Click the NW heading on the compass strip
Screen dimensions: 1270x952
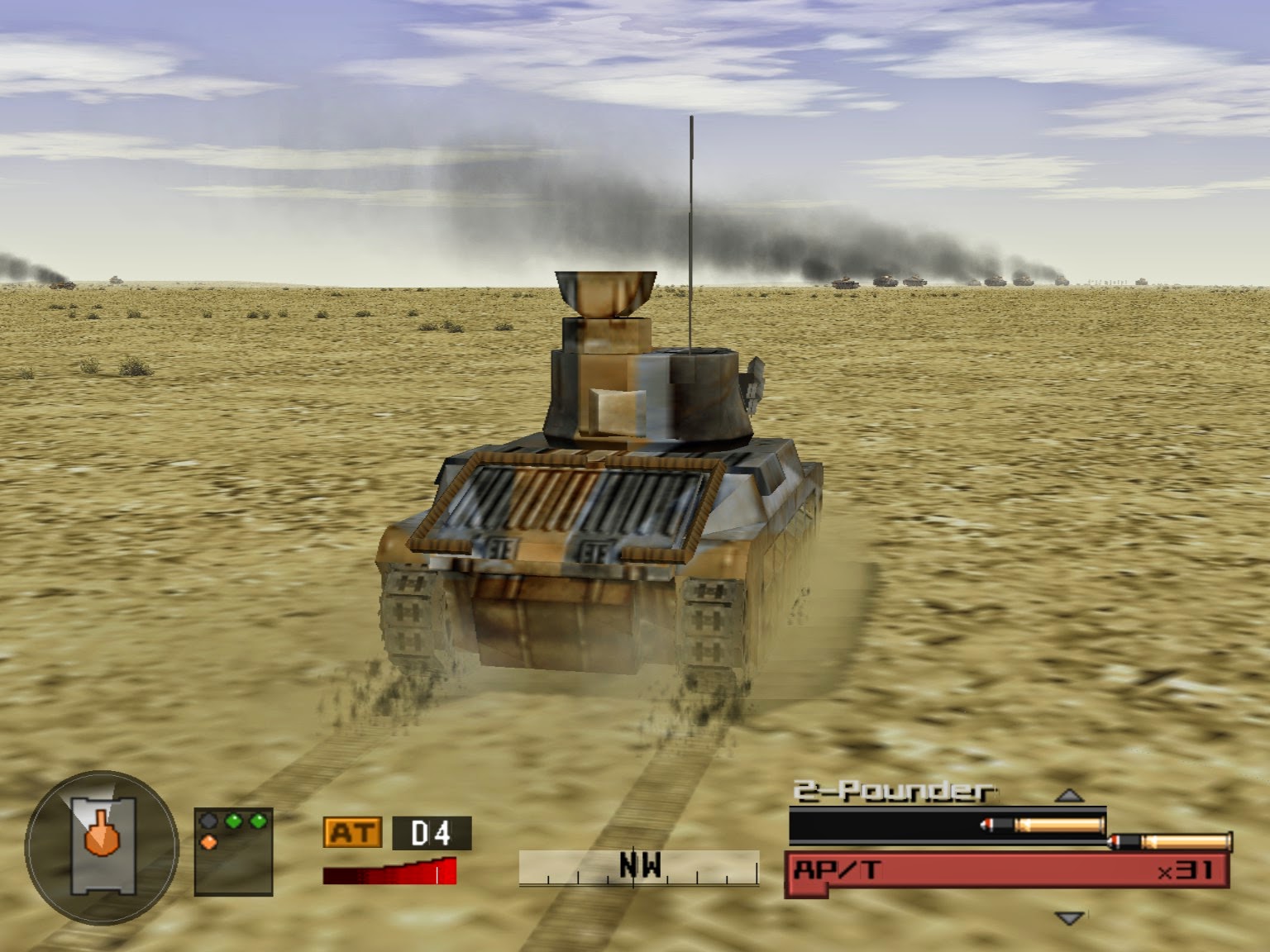tap(641, 864)
